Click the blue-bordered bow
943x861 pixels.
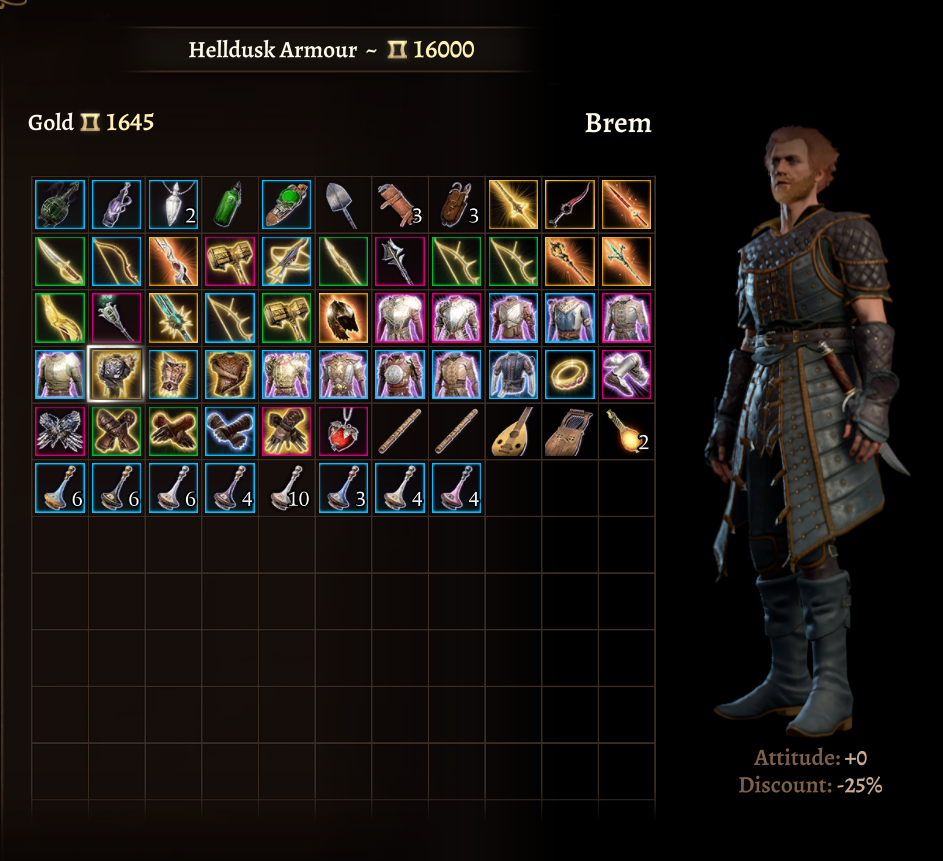tap(116, 261)
